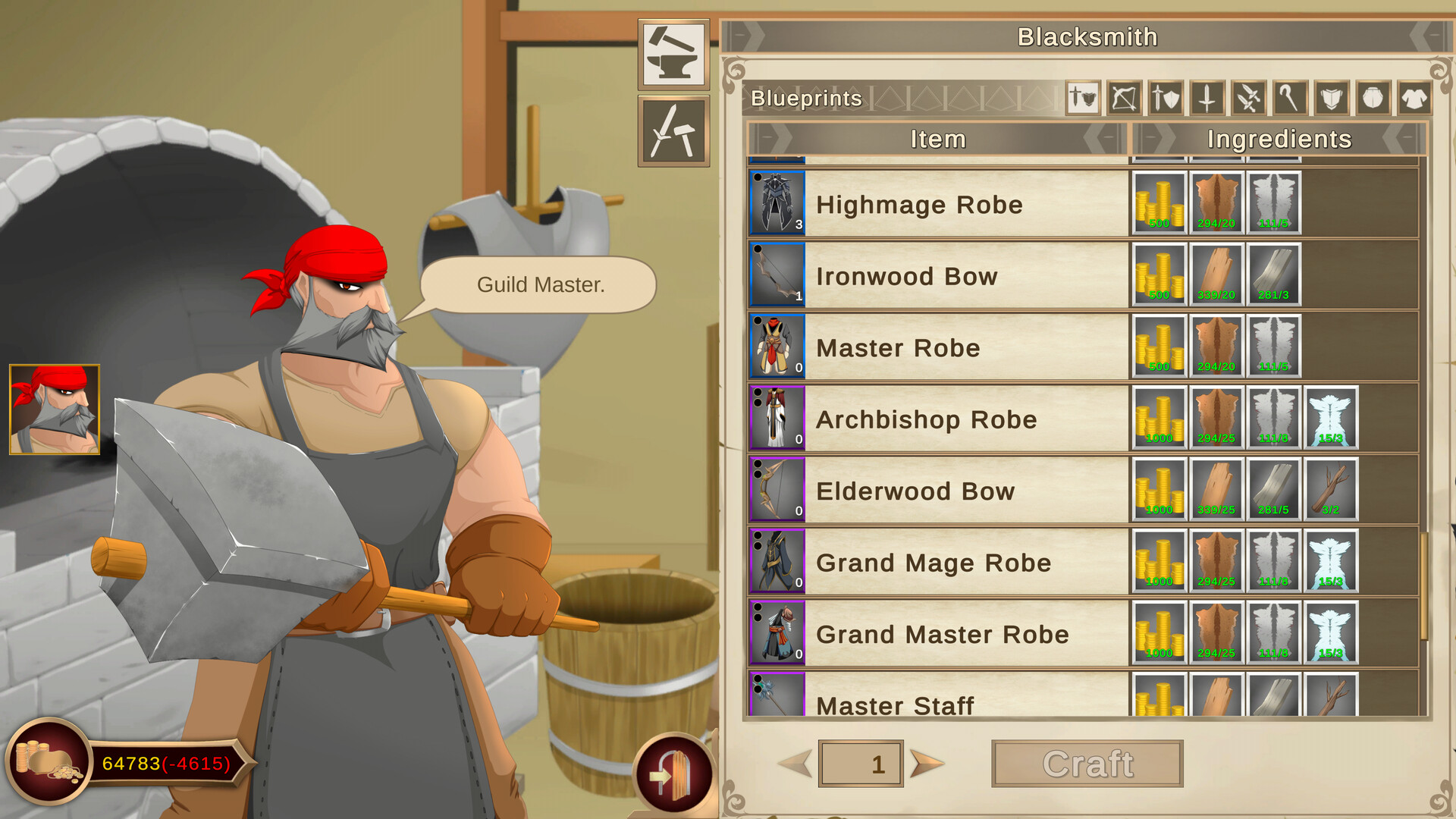Open the anvil crafting tab
This screenshot has height=819, width=1456.
click(673, 57)
